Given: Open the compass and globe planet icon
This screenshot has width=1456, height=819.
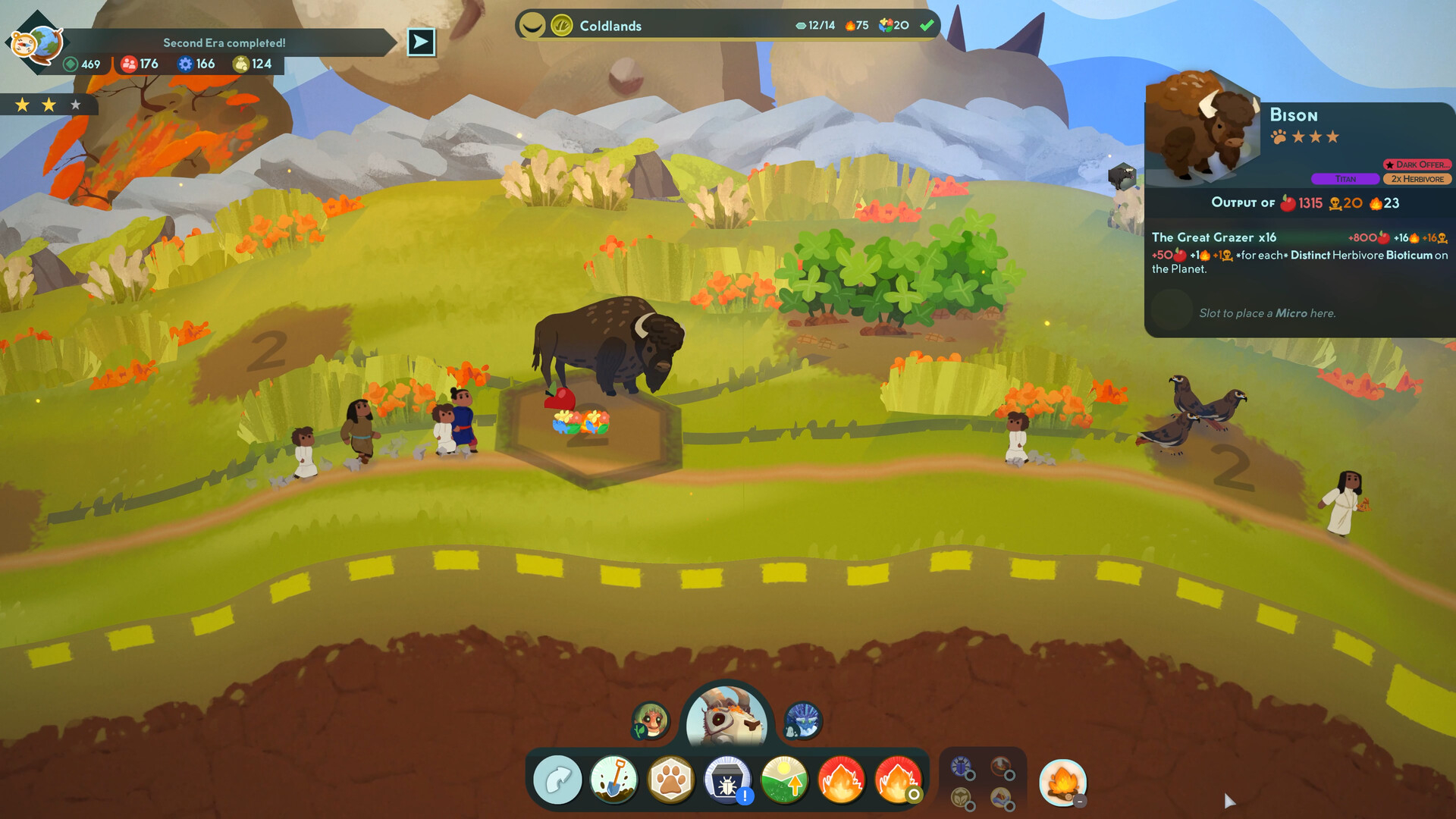Looking at the screenshot, I should point(36,44).
